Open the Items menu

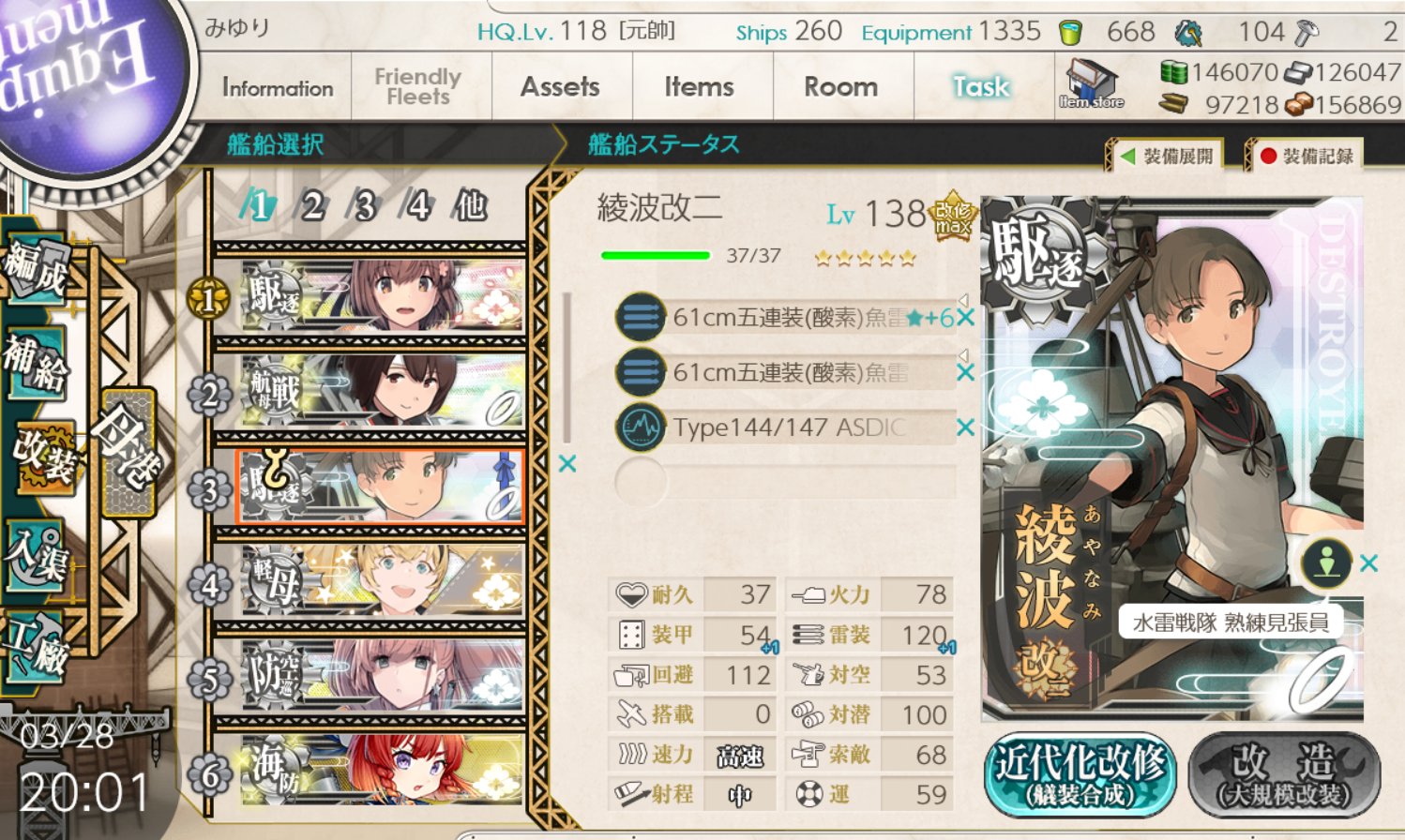(x=699, y=87)
